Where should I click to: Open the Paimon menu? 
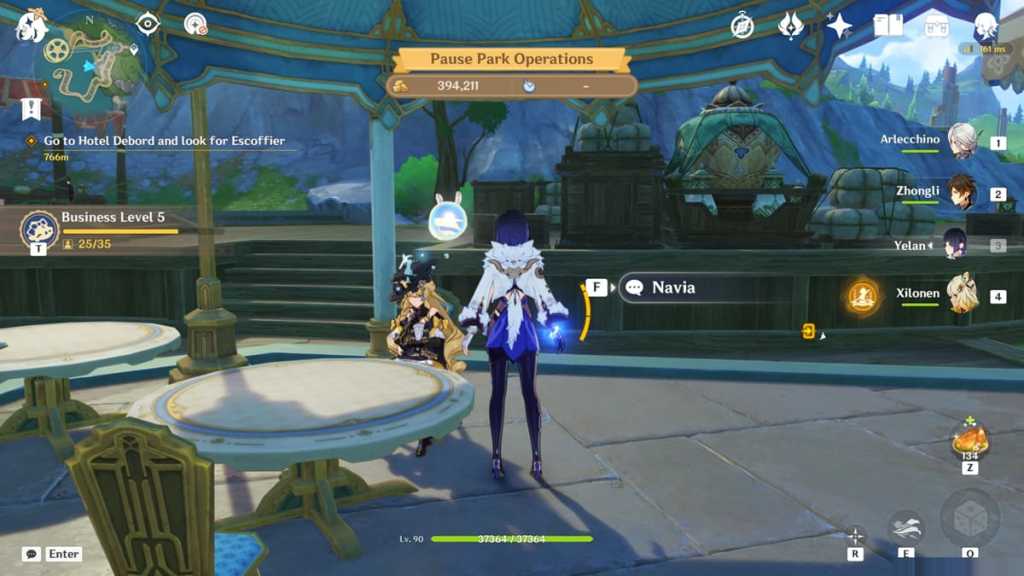pos(32,26)
